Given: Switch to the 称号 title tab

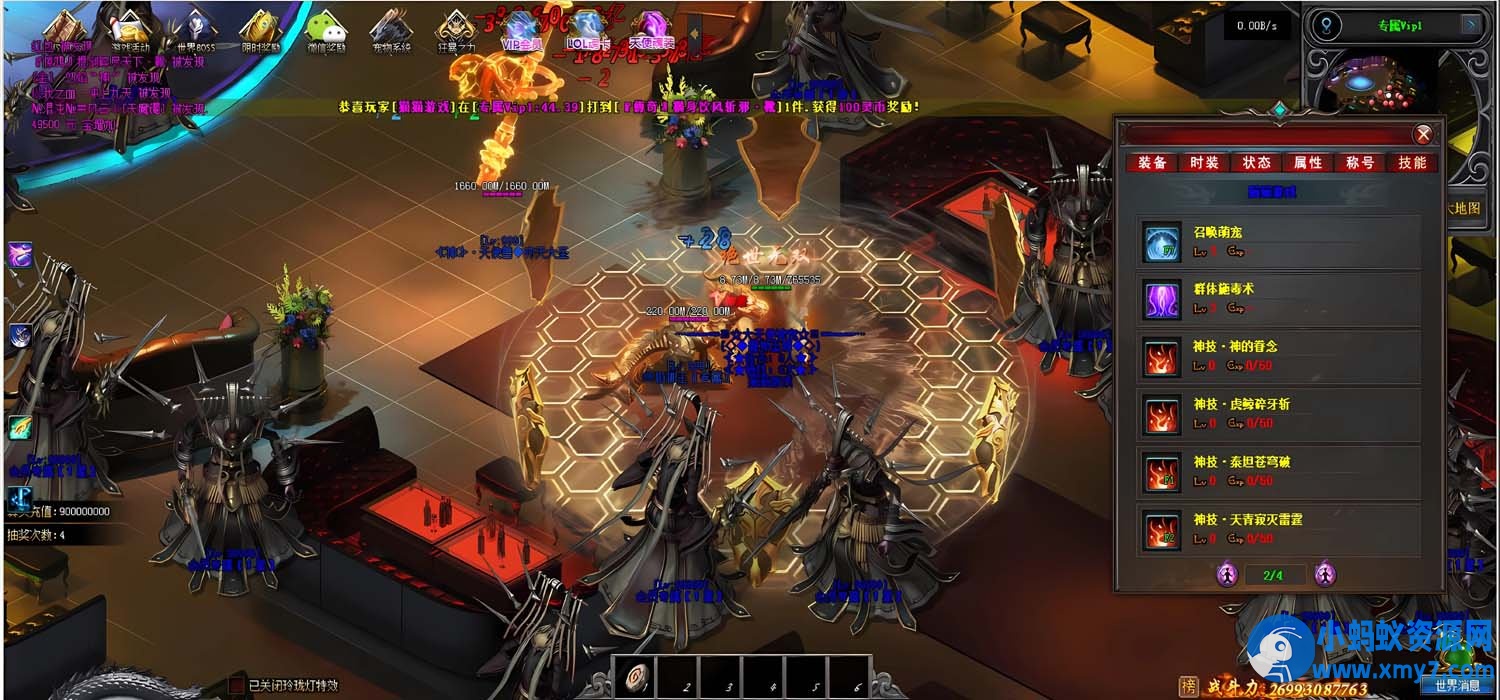Looking at the screenshot, I should [x=1360, y=163].
